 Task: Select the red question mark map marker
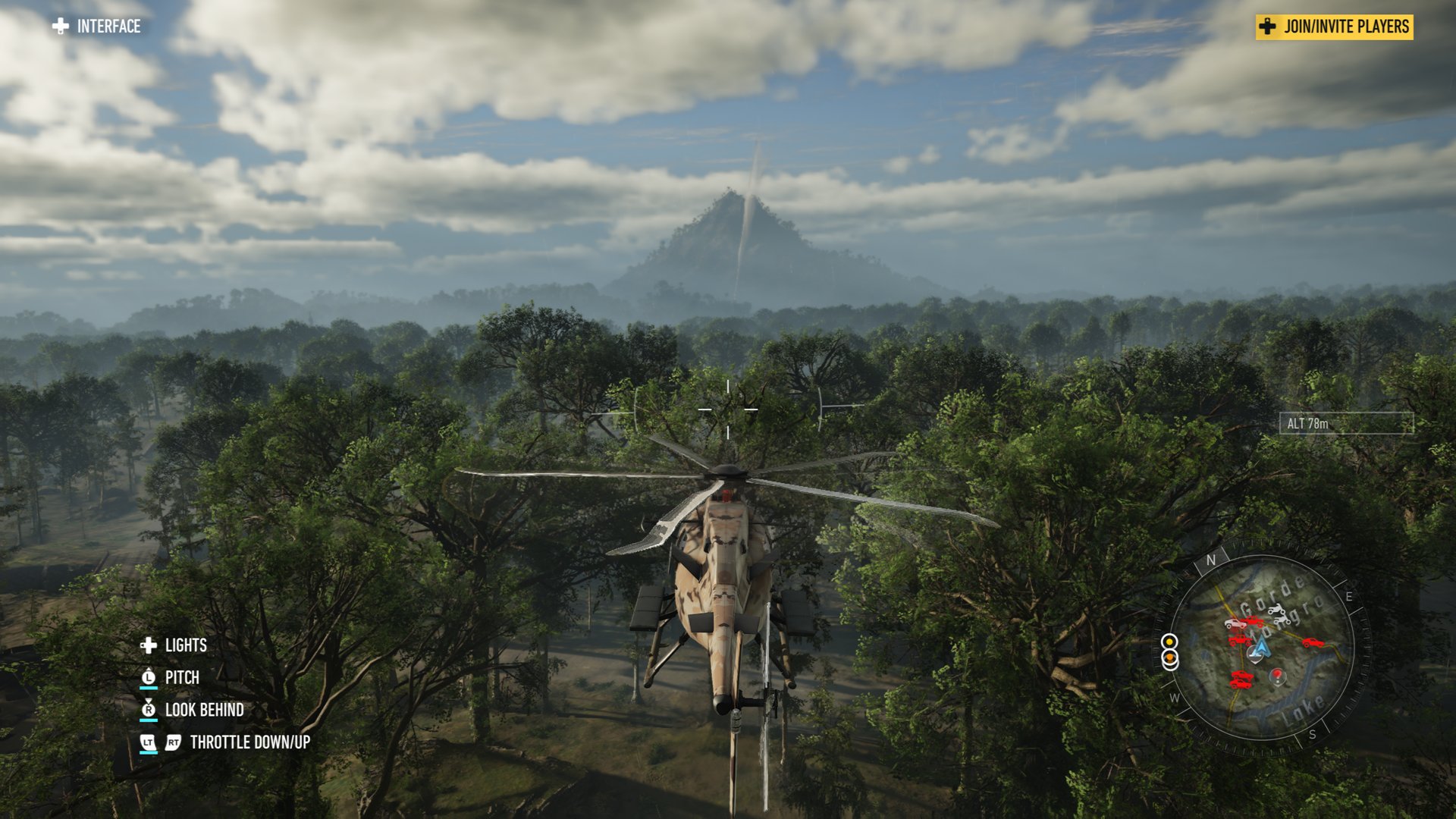point(1278,674)
